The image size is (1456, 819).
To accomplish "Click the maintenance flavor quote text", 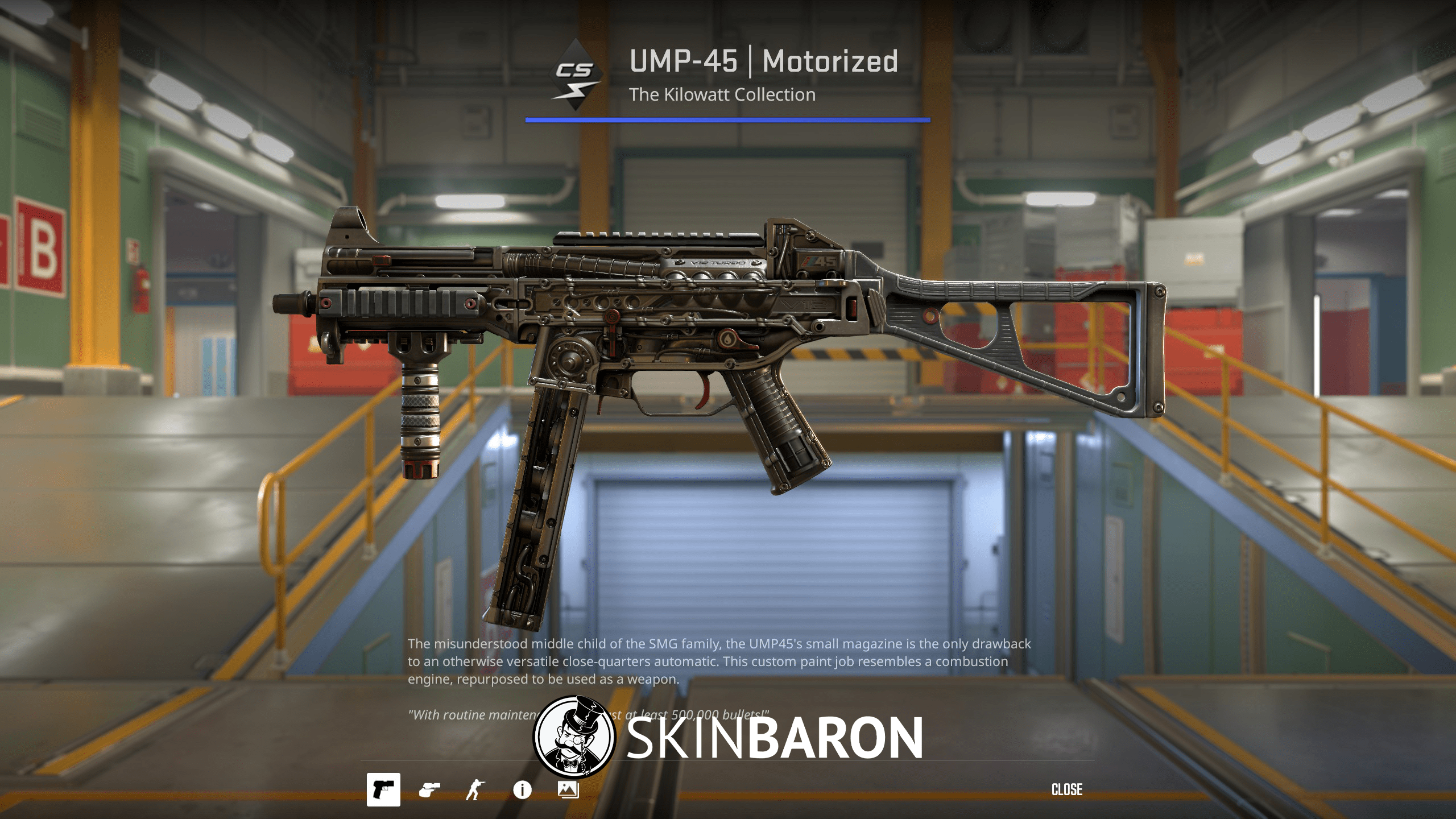I will click(589, 714).
